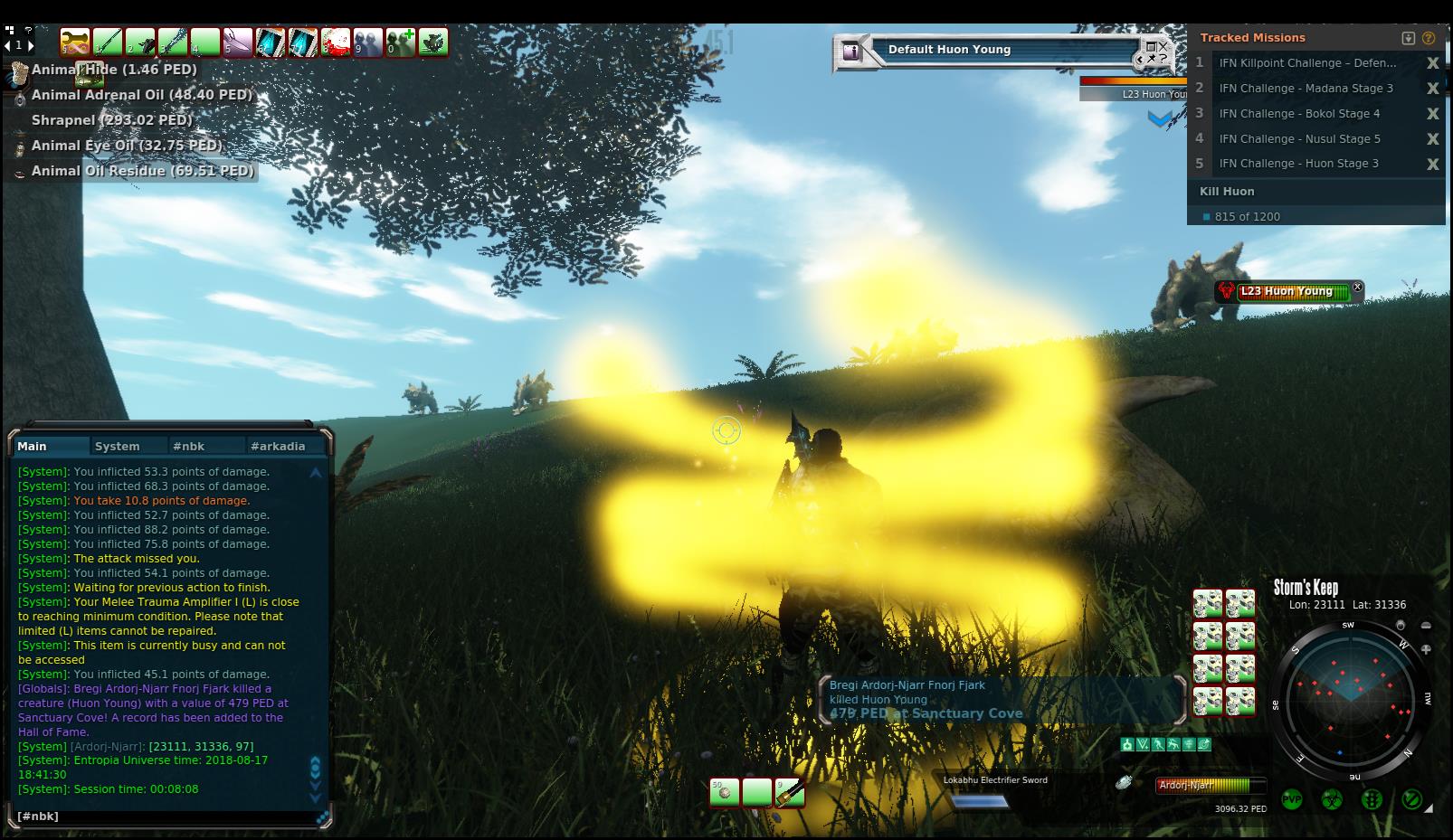Collapse the Tracked Missions panel

pos(1408,38)
